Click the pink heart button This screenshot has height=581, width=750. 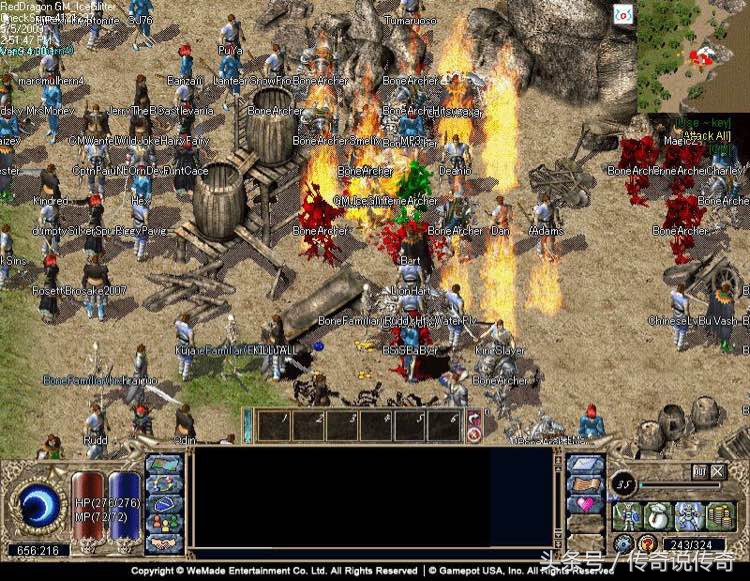[x=584, y=505]
